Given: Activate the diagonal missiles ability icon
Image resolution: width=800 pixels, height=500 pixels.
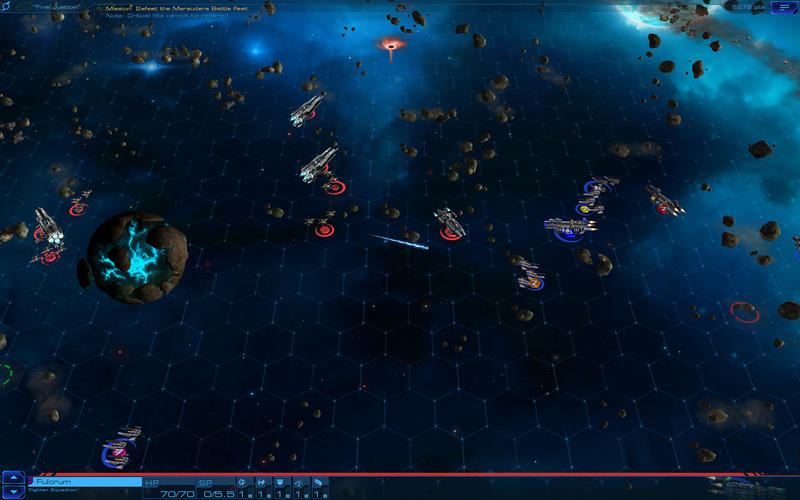Looking at the screenshot, I should coord(299,482).
